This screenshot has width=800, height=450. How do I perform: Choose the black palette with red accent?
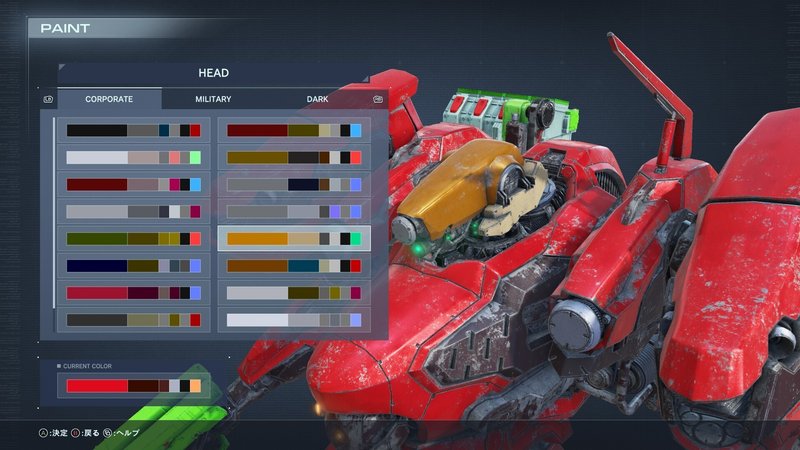133,130
